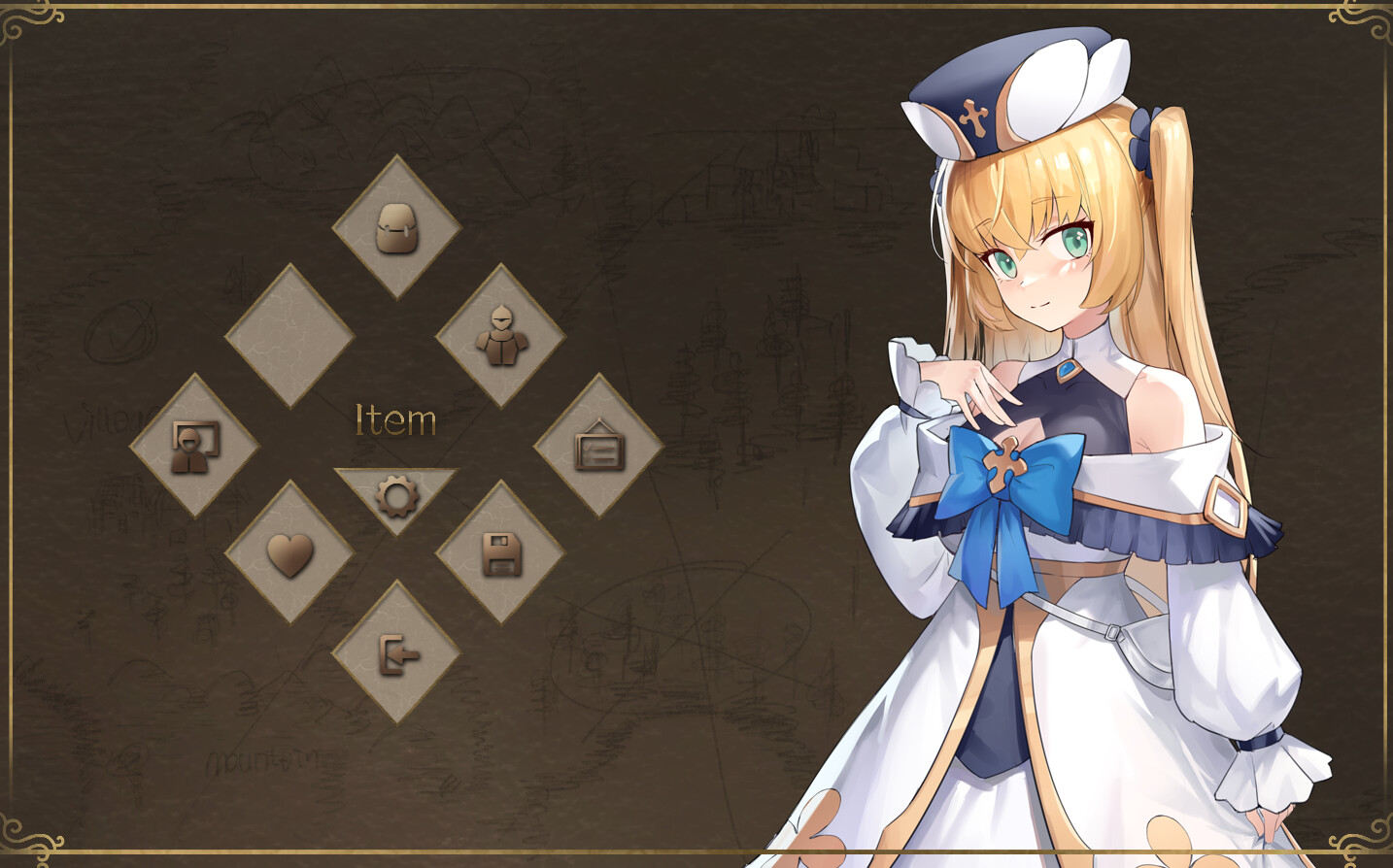Select the floppy disk save tile
1393x868 pixels.
click(x=500, y=553)
